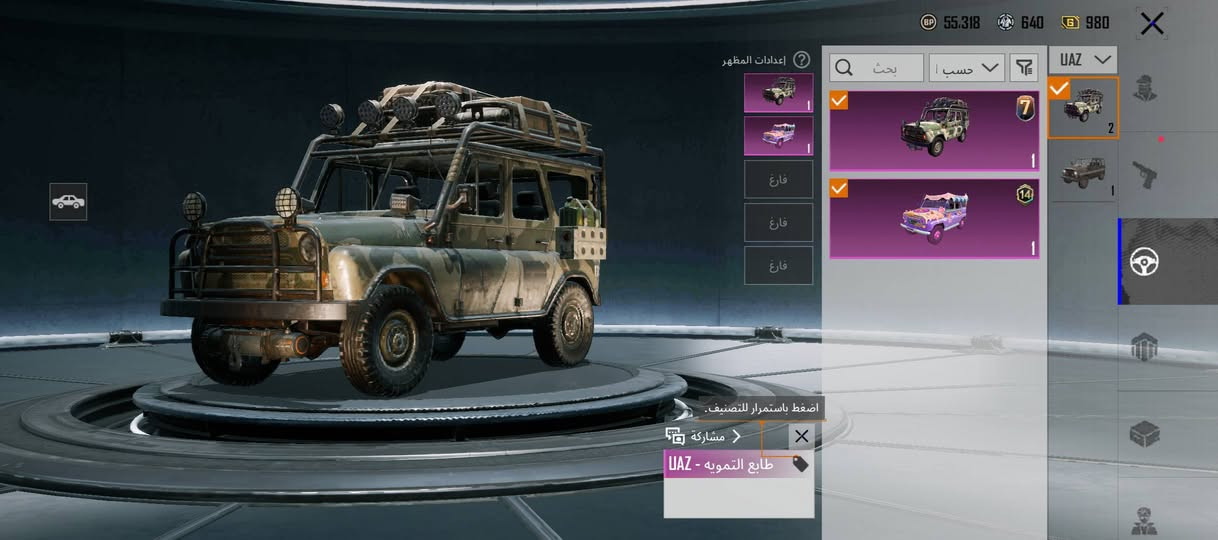Open the parachute backpack category
Image resolution: width=1218 pixels, height=540 pixels.
point(1145,348)
